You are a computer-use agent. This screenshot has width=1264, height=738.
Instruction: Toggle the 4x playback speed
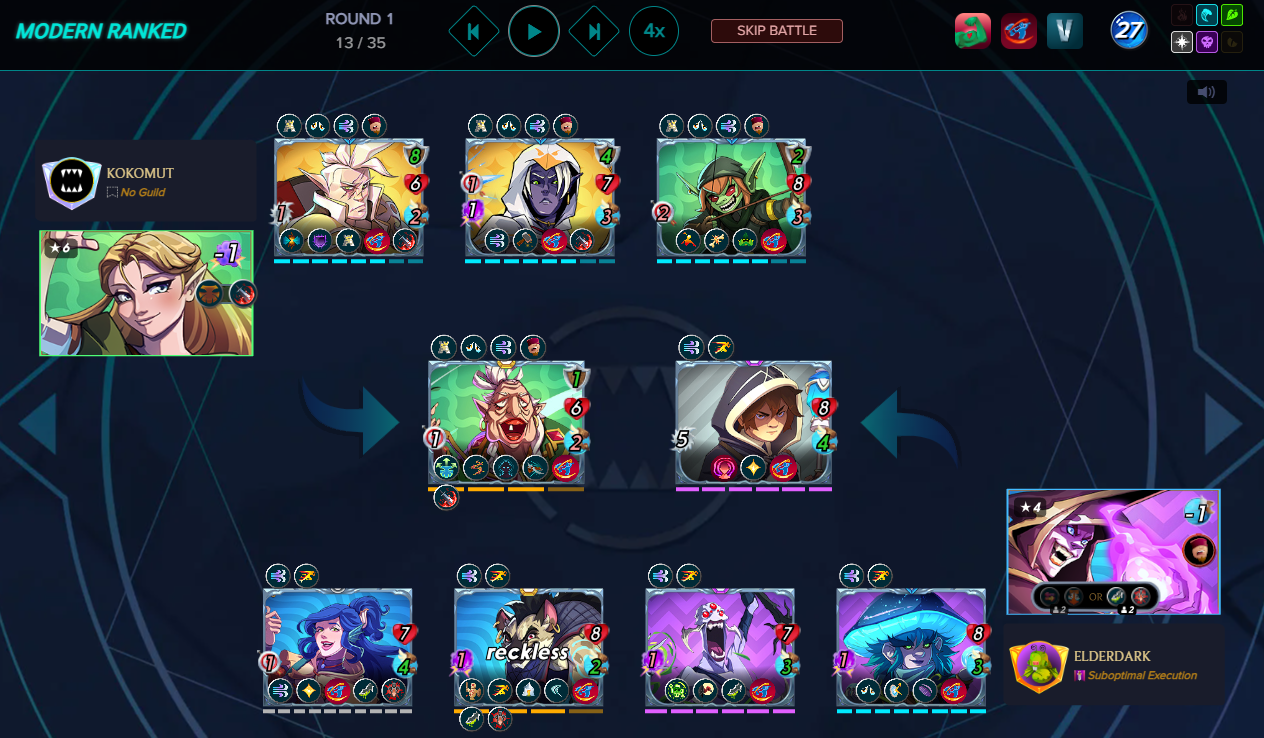point(654,32)
